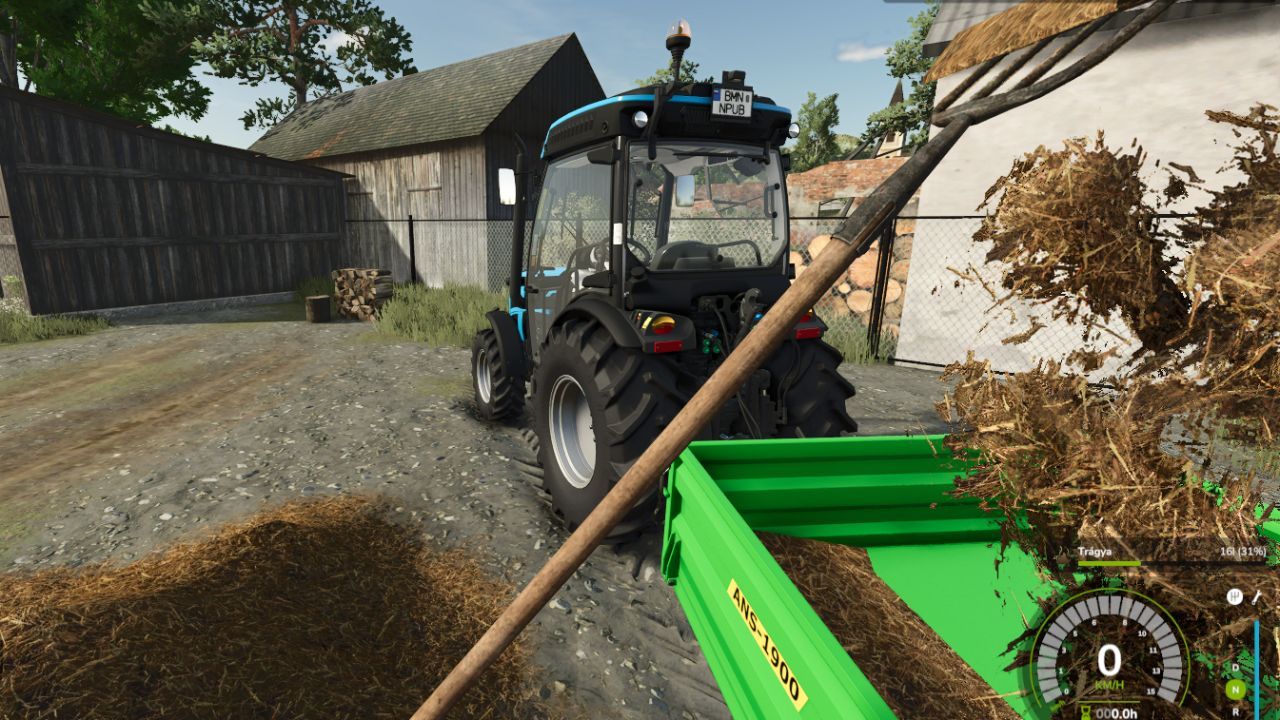The width and height of the screenshot is (1280, 720).
Task: Click the wrench maintenance icon
Action: click(x=1256, y=599)
